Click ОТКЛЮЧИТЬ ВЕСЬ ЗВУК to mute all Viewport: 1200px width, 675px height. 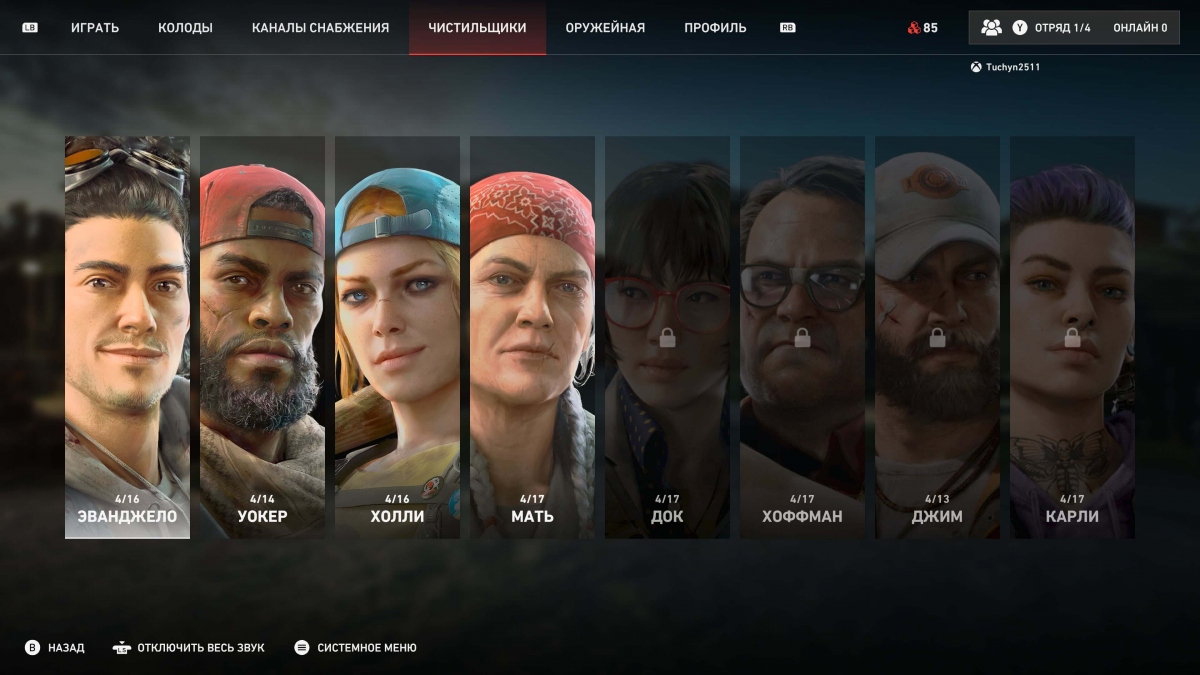pos(189,648)
